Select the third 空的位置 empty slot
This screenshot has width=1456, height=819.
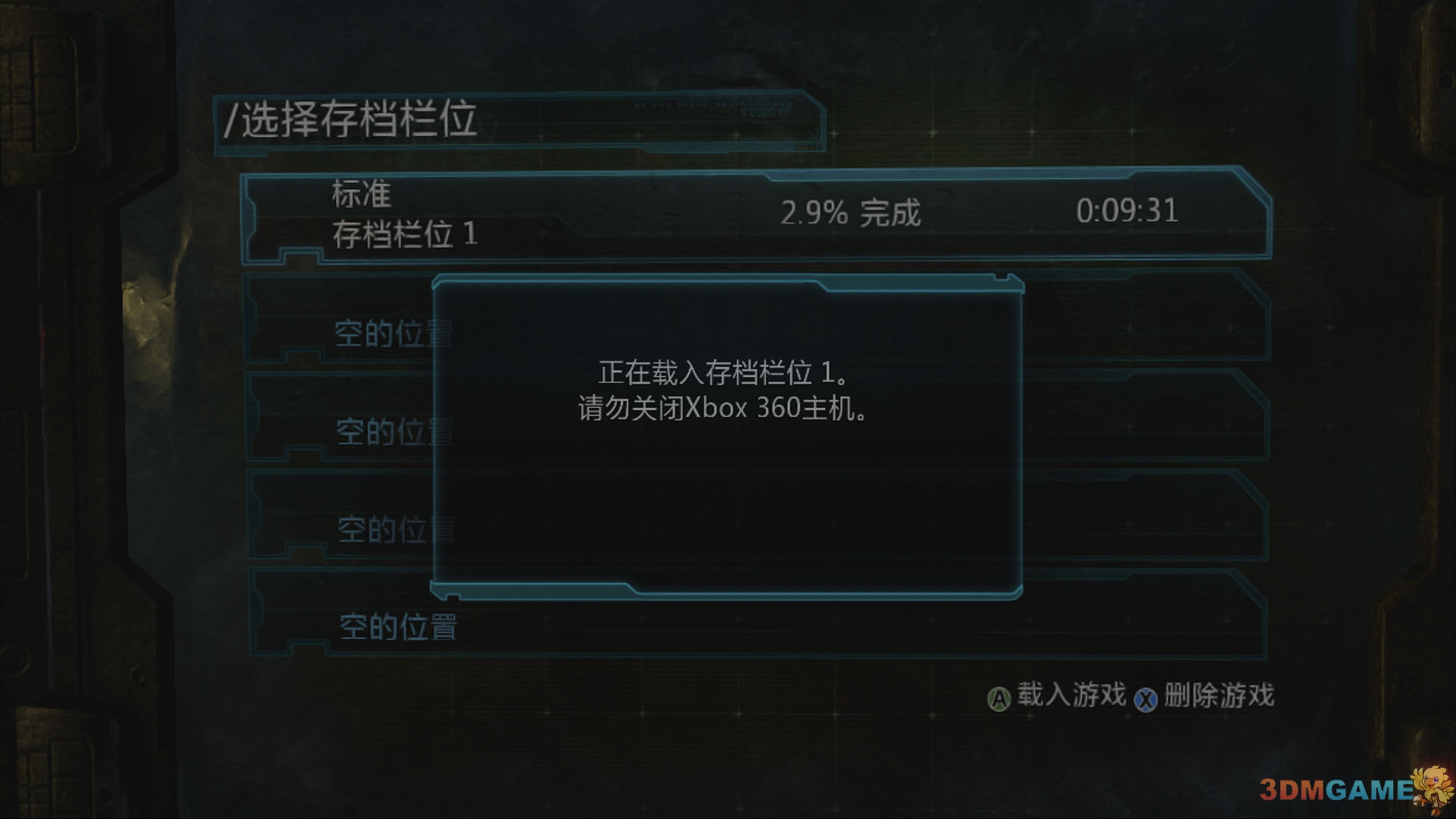pyautogui.click(x=394, y=529)
